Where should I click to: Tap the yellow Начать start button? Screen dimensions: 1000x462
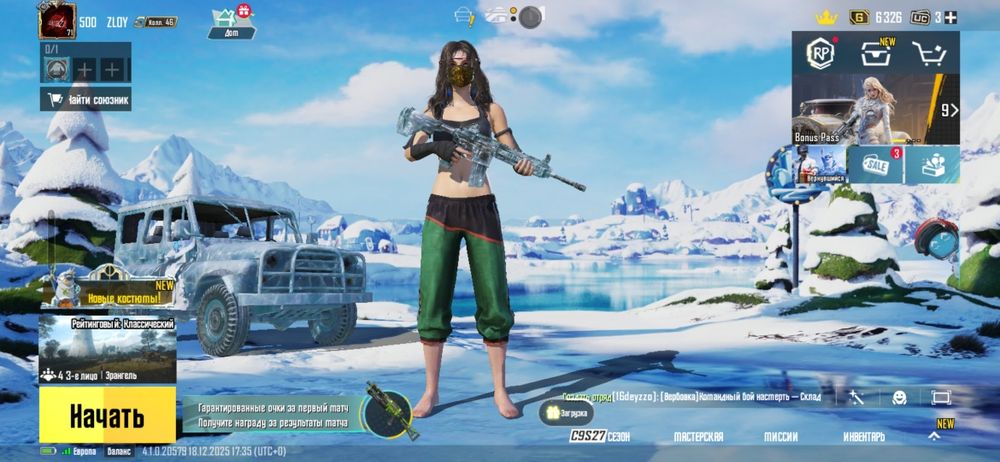pos(107,415)
